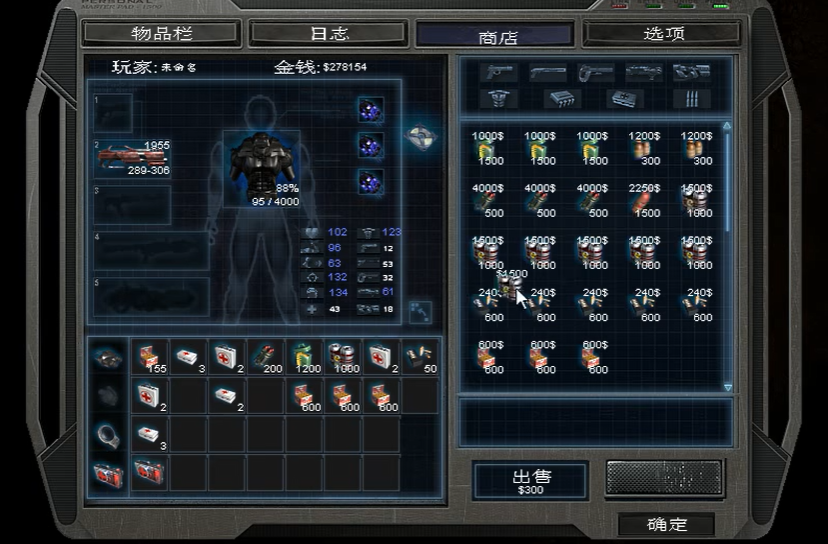The image size is (828, 544).
Task: Click the shop list's down scroll arrow
Action: (727, 387)
